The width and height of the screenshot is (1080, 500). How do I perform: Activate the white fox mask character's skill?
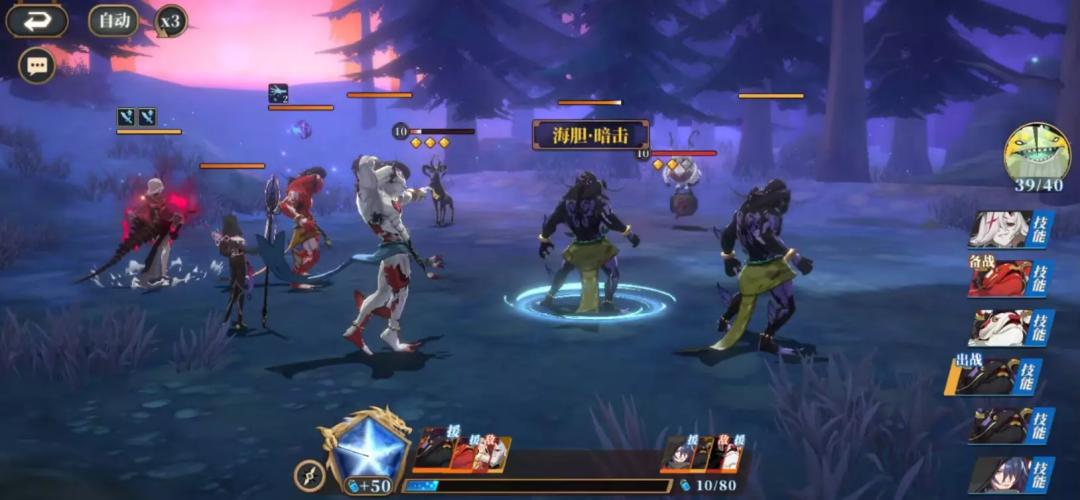coord(1011,326)
